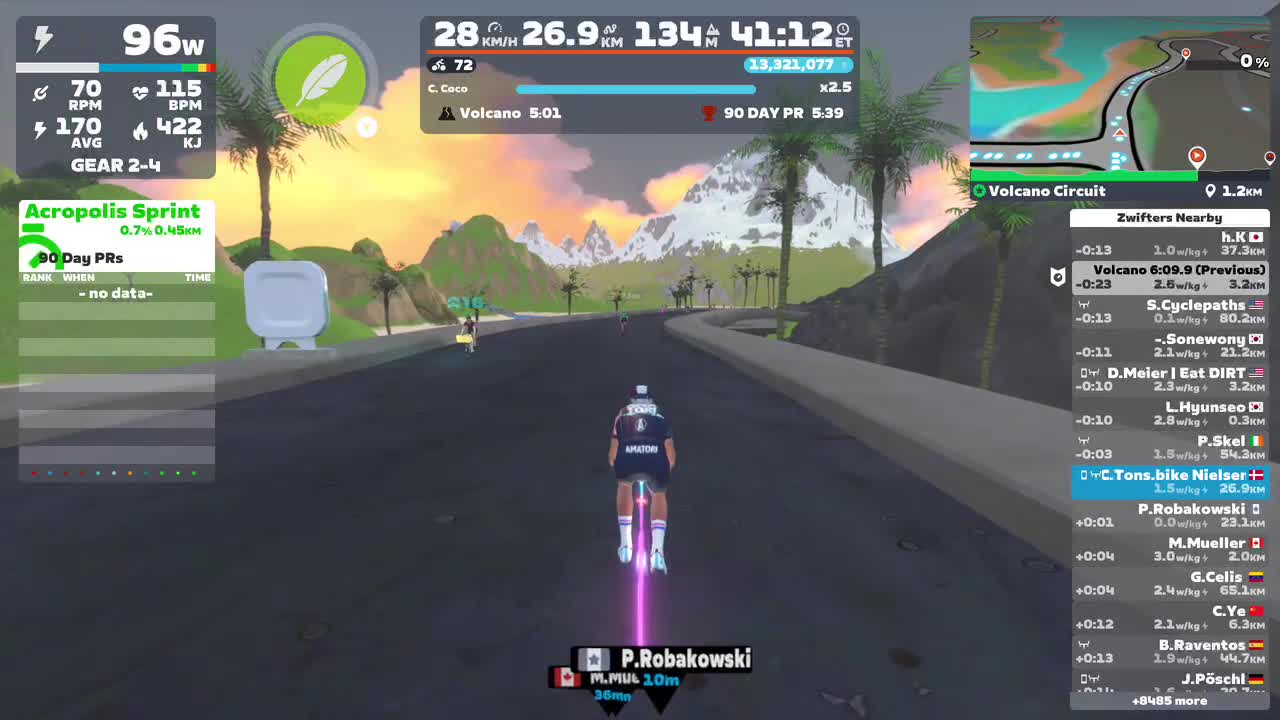The image size is (1280, 720).
Task: Click the Volcano Circuit green route icon
Action: (978, 190)
